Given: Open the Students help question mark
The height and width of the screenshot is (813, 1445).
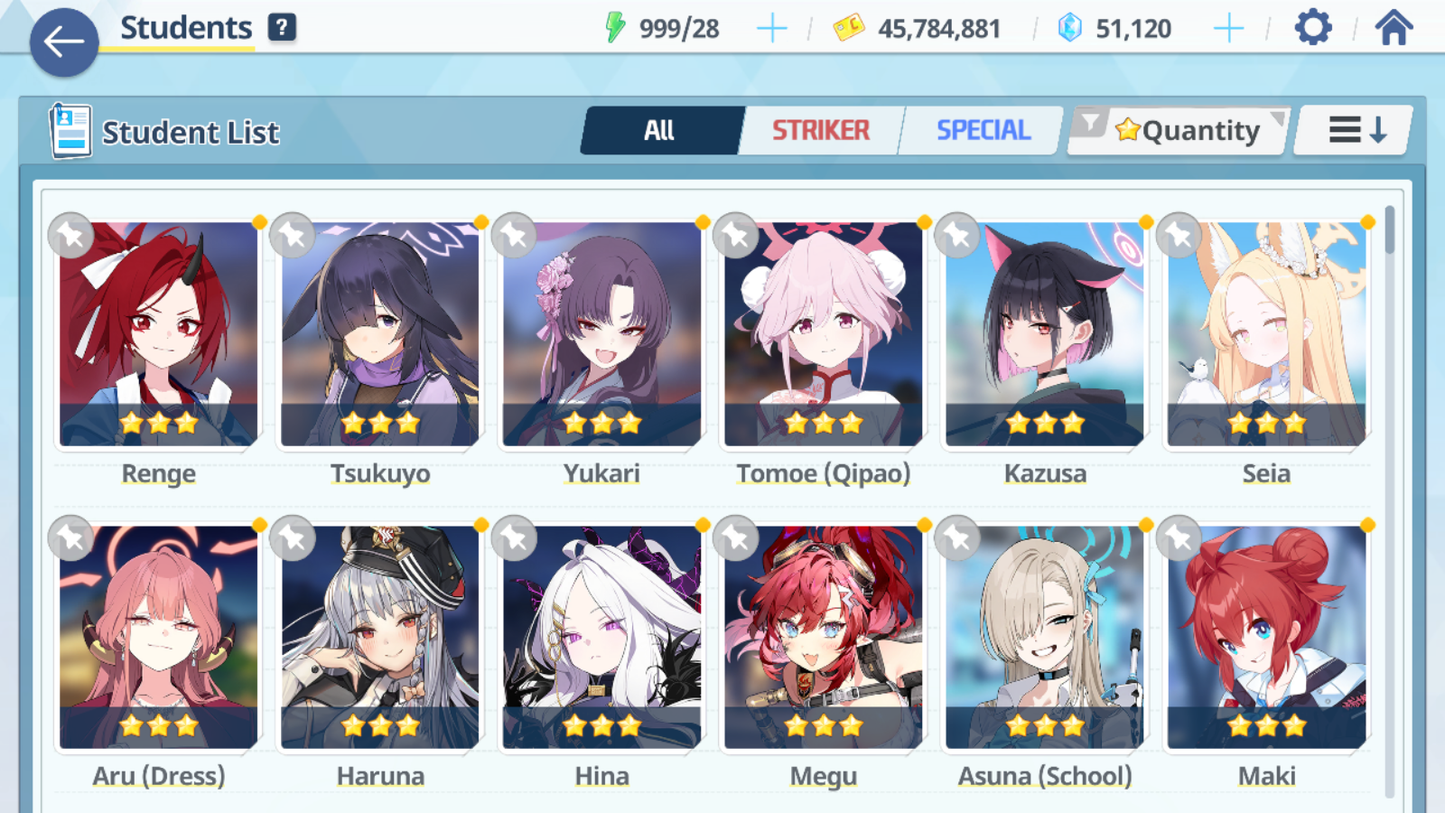Looking at the screenshot, I should coord(282,28).
